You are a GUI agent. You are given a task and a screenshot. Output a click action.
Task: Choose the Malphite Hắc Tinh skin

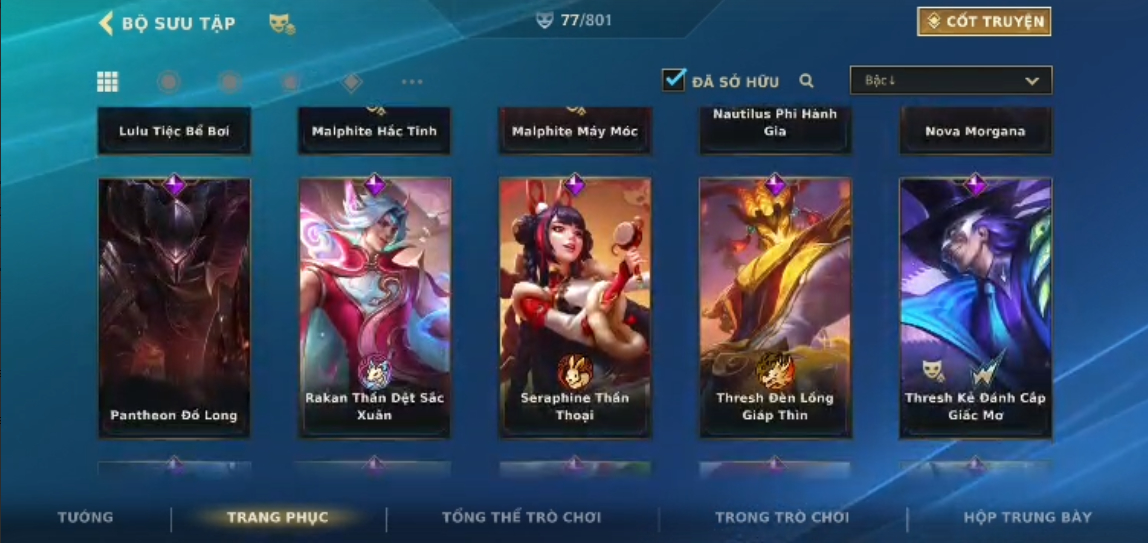click(x=375, y=131)
